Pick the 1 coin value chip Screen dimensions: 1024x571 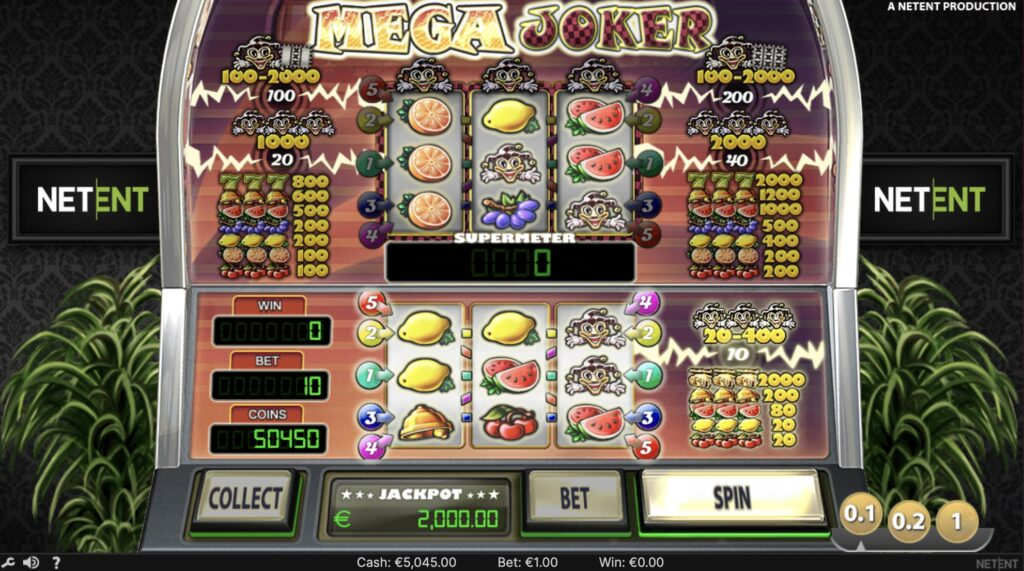pyautogui.click(x=959, y=520)
